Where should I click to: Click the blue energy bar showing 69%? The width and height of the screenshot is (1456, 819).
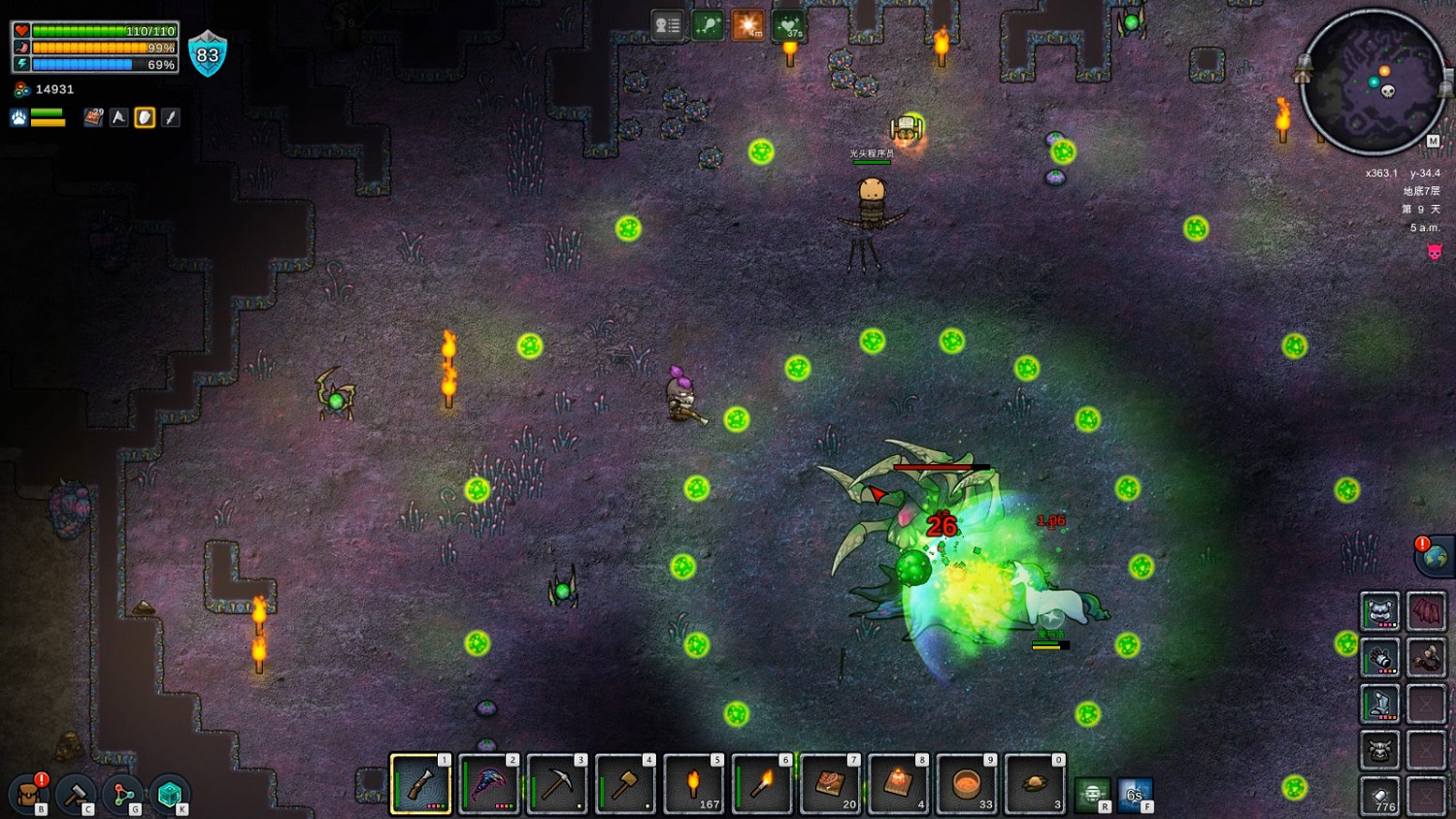coord(97,65)
